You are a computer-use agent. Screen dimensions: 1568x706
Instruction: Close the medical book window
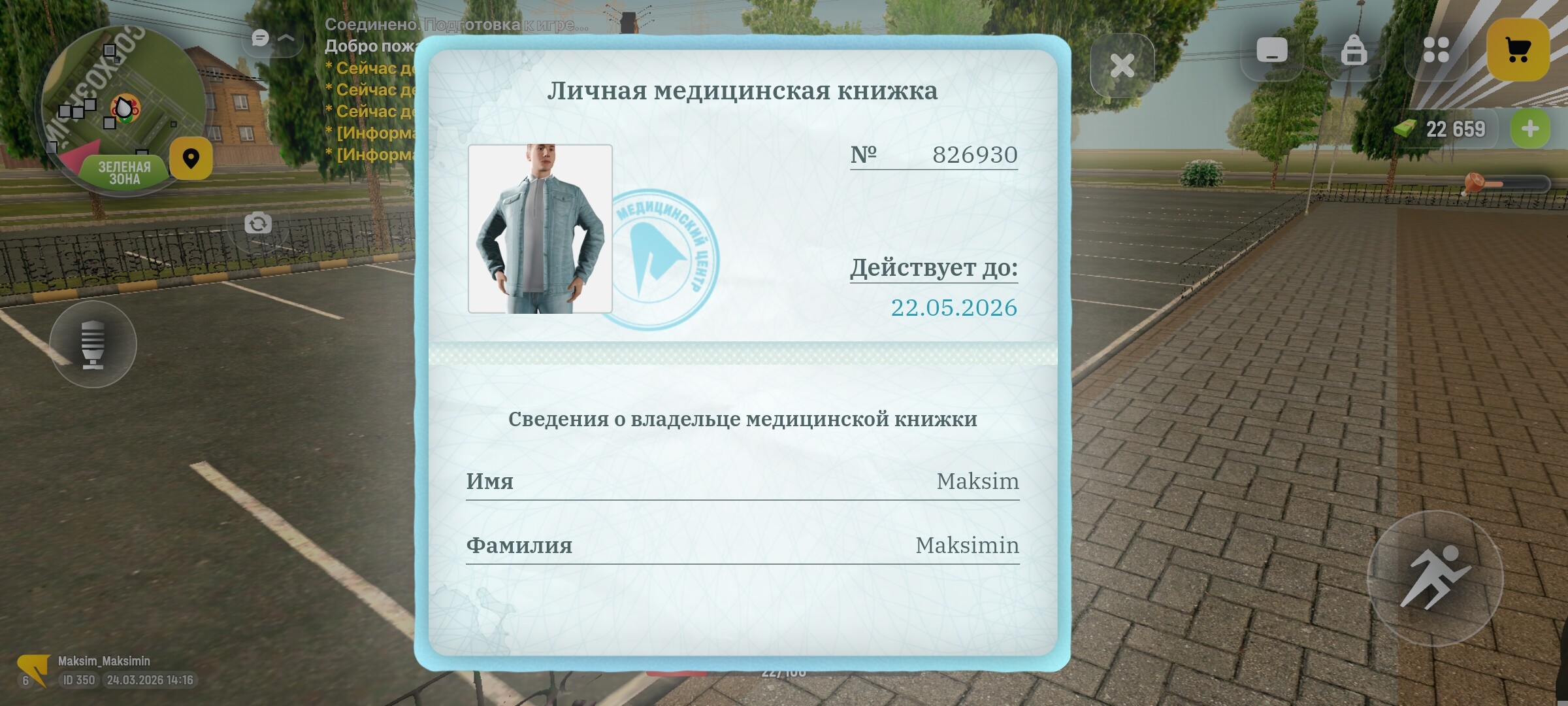pyautogui.click(x=1122, y=63)
